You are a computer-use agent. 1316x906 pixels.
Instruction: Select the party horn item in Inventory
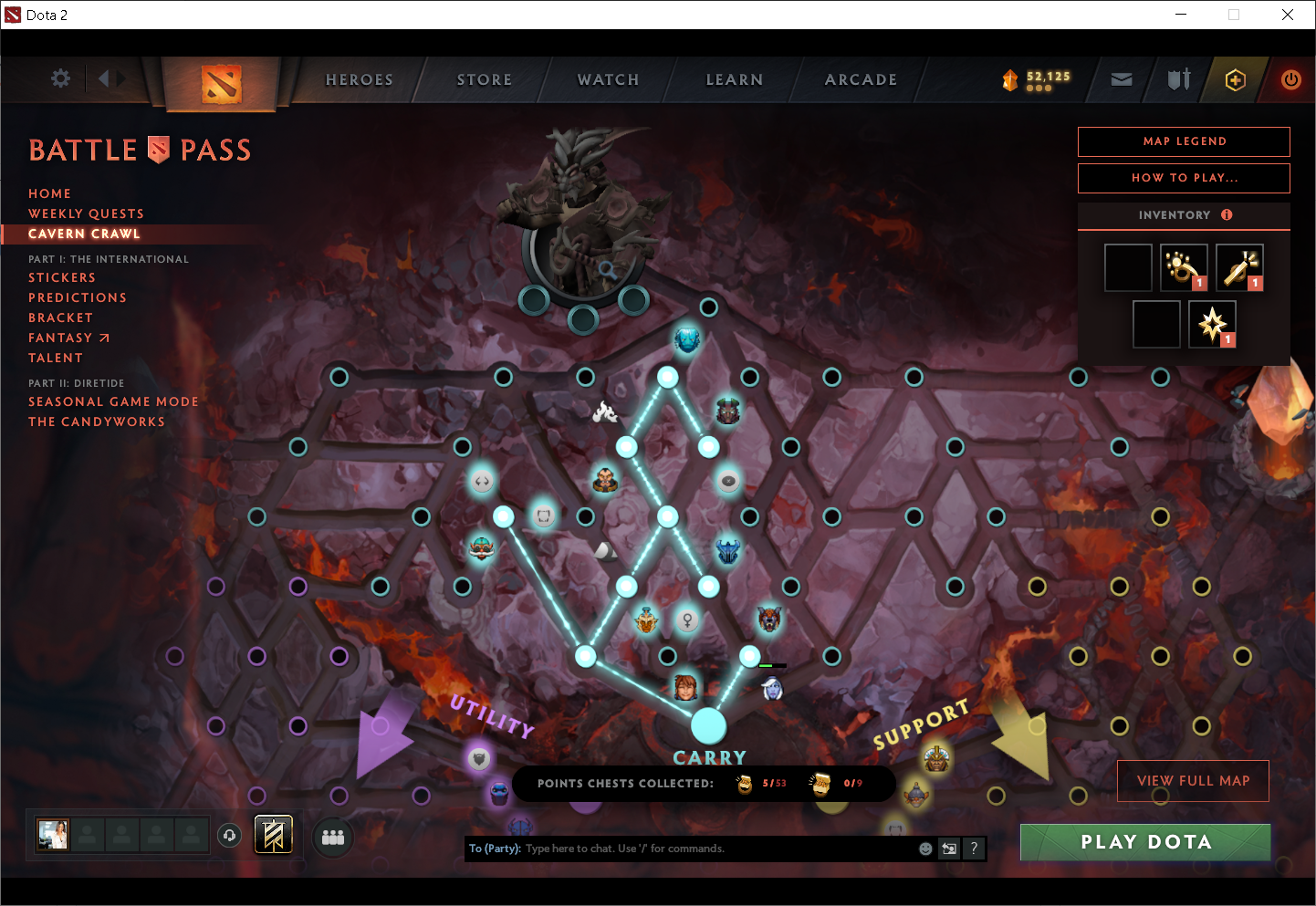[1184, 266]
